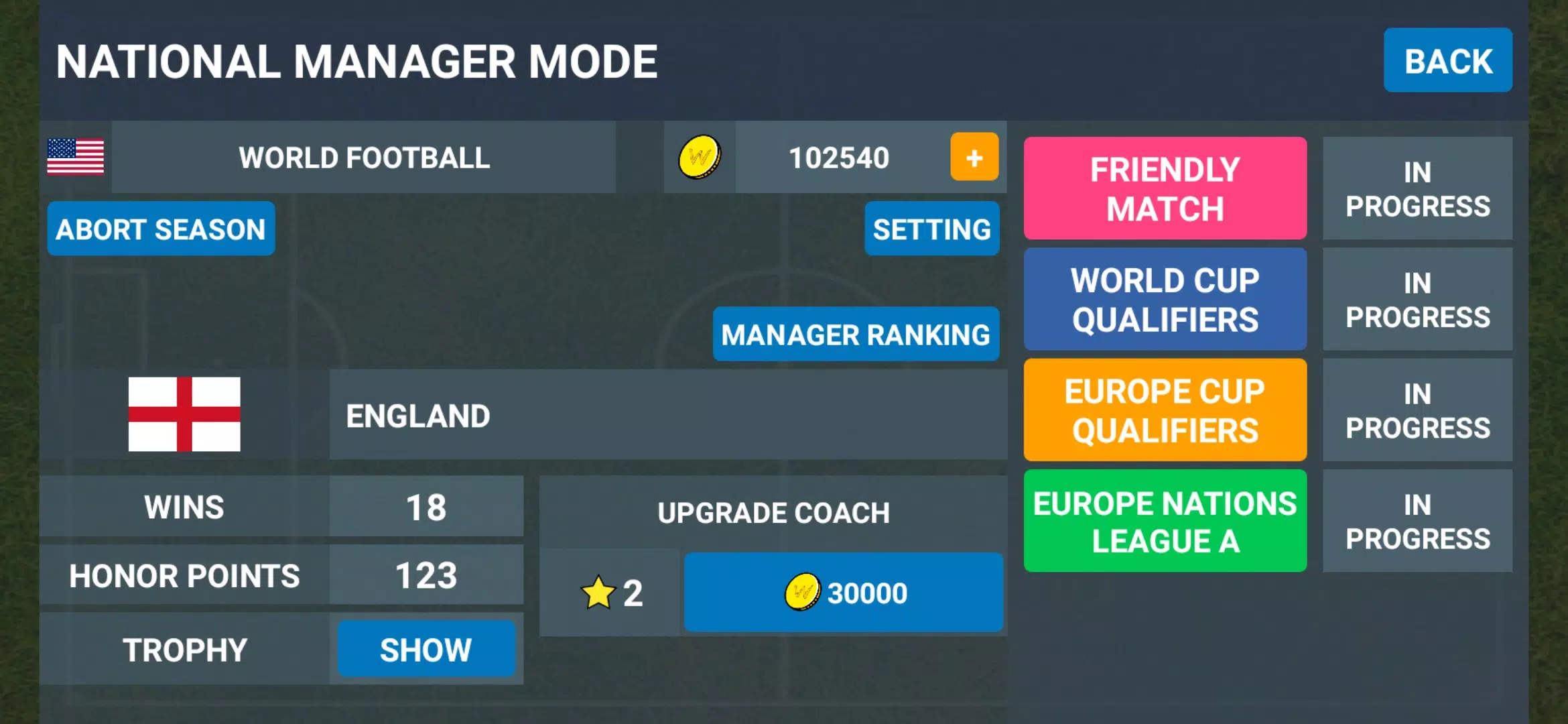Open the SETTING menu
Screen dimensions: 1568x724
(931, 229)
